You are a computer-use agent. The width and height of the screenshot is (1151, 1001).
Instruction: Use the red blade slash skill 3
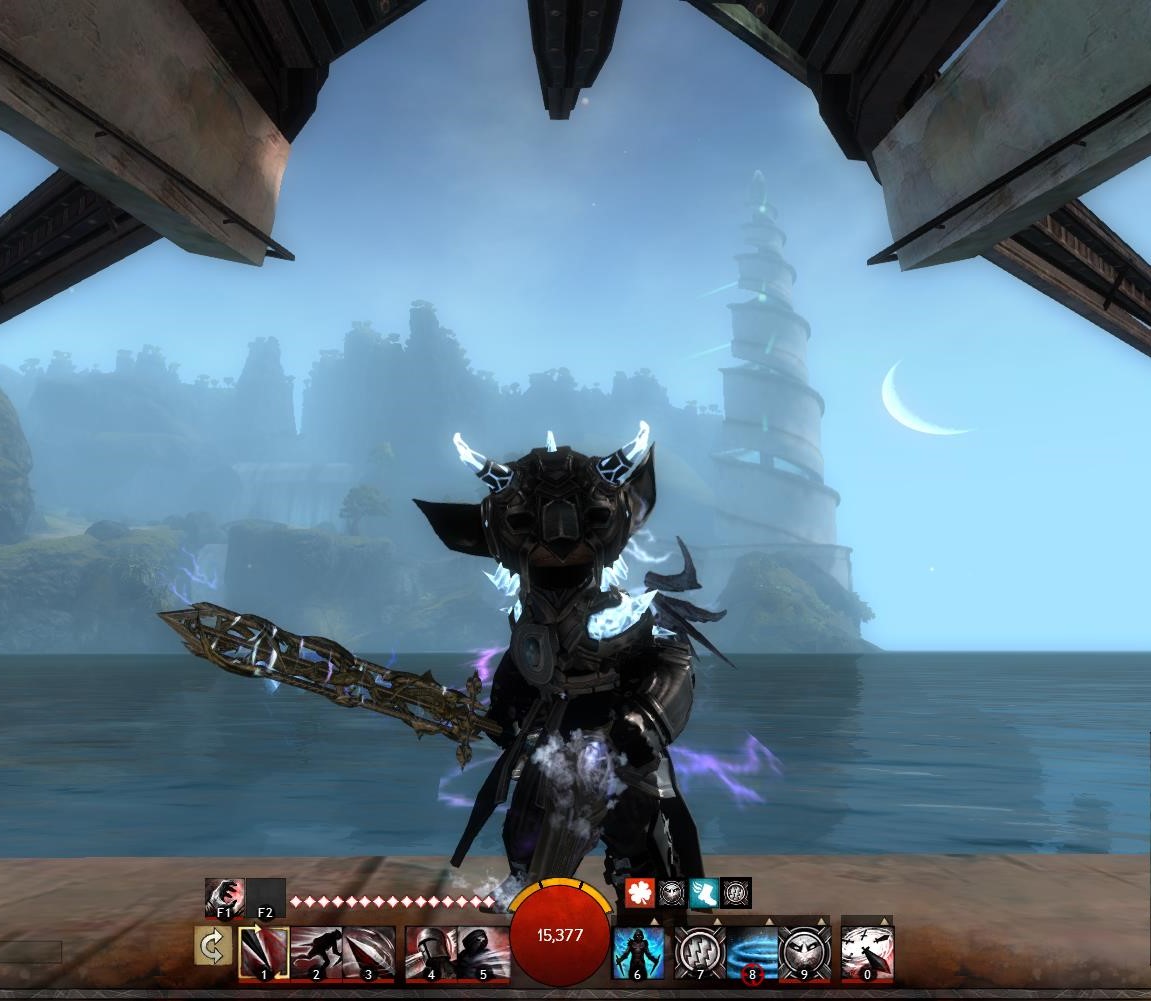[x=368, y=952]
